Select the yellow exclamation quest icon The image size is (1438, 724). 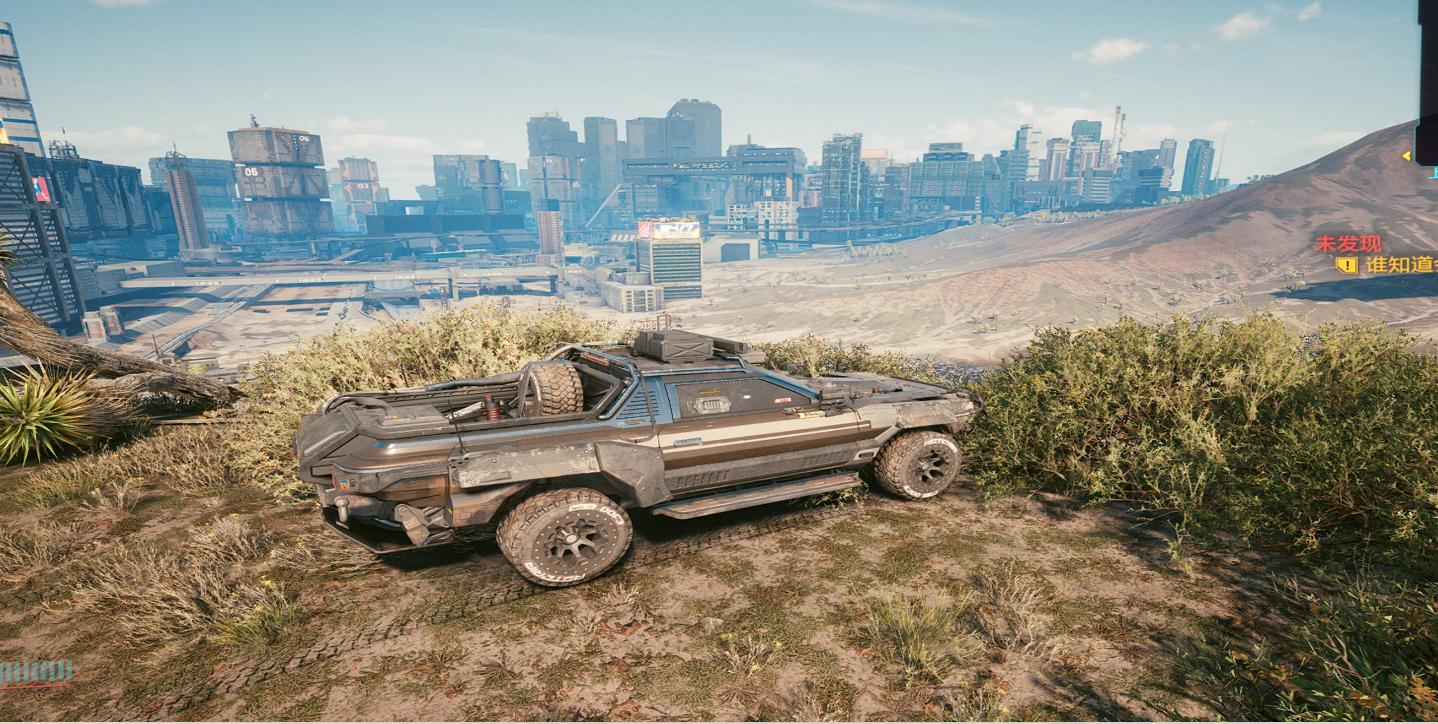tap(1346, 265)
